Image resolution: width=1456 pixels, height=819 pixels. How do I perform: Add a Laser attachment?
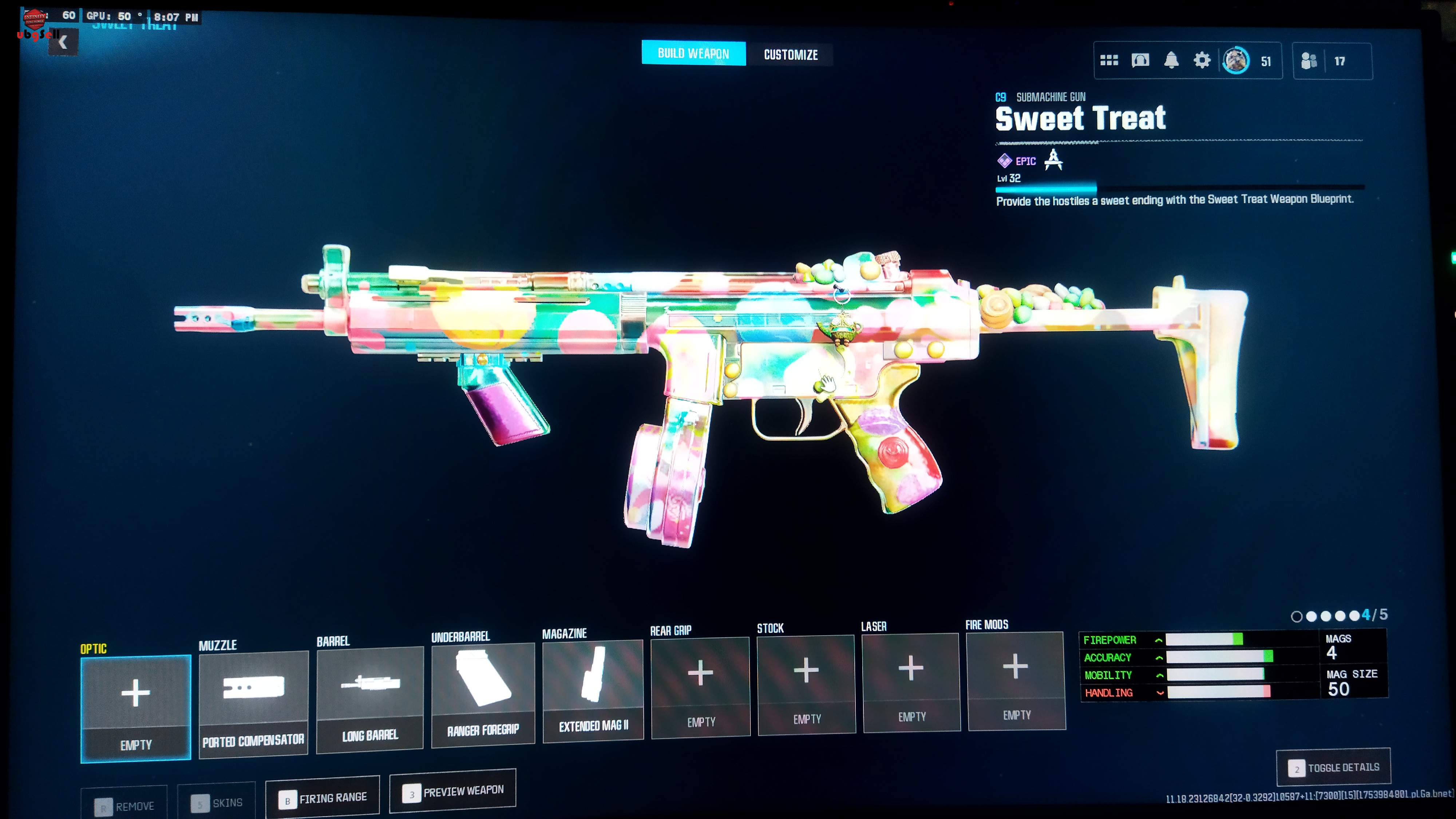tap(911, 682)
